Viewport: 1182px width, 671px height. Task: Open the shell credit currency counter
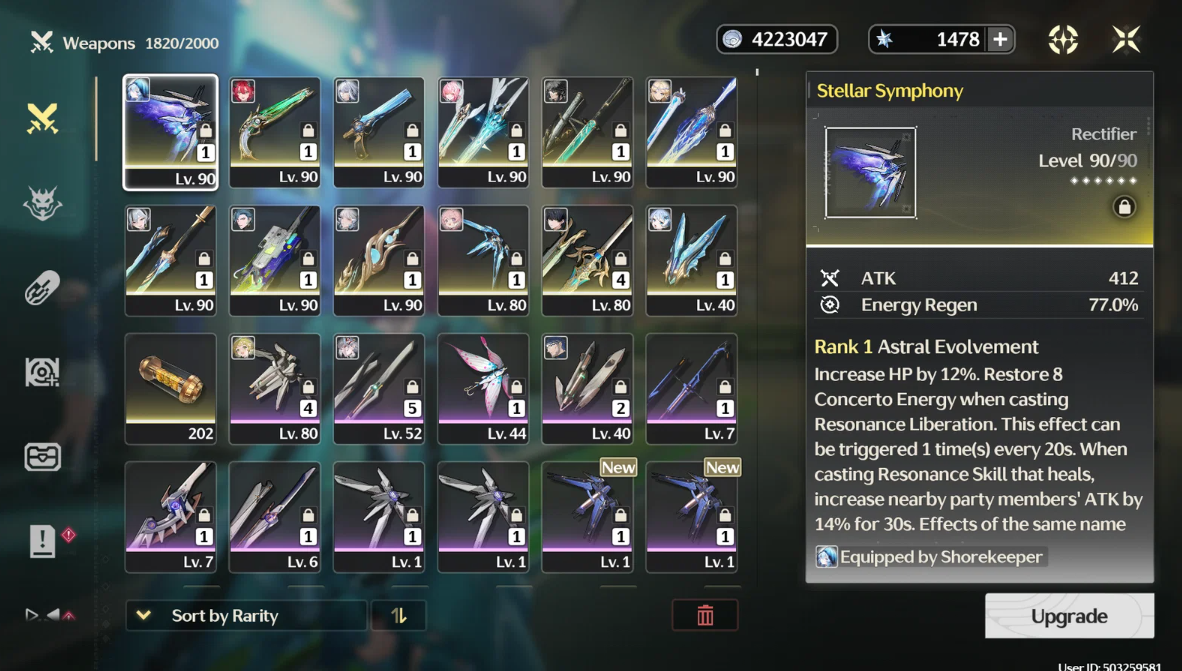pyautogui.click(x=777, y=39)
